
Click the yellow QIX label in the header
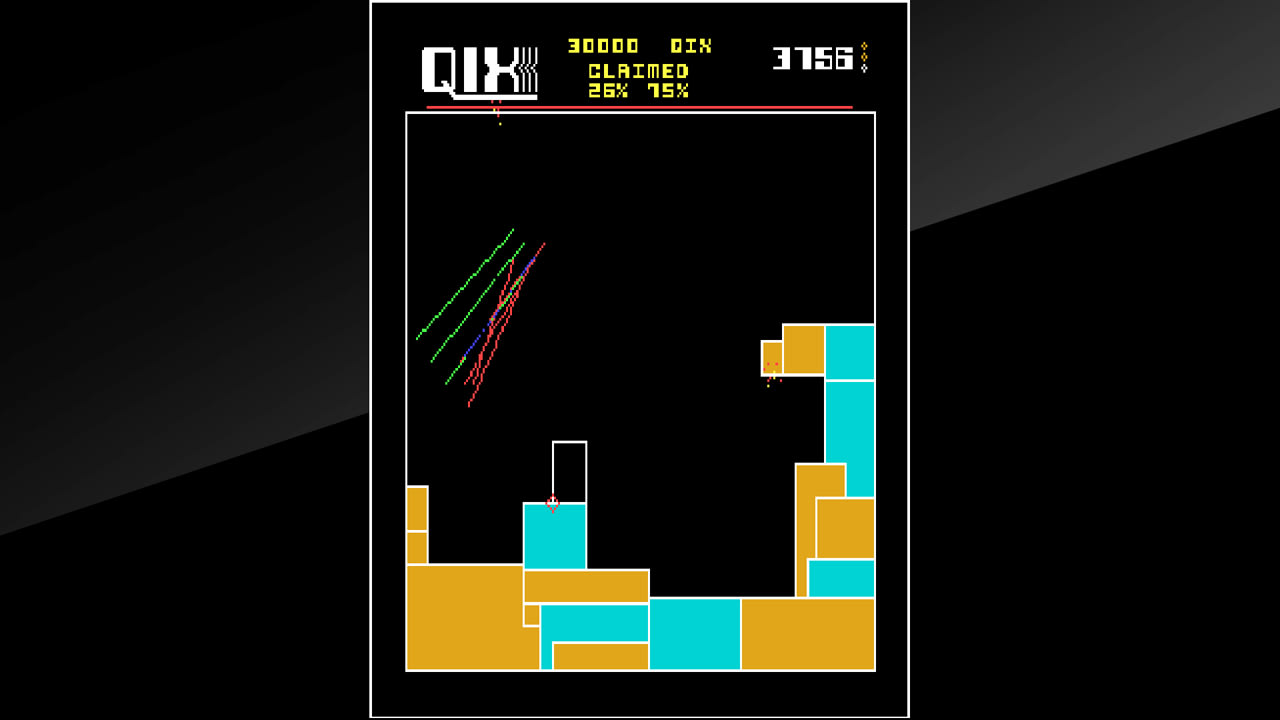click(x=692, y=46)
